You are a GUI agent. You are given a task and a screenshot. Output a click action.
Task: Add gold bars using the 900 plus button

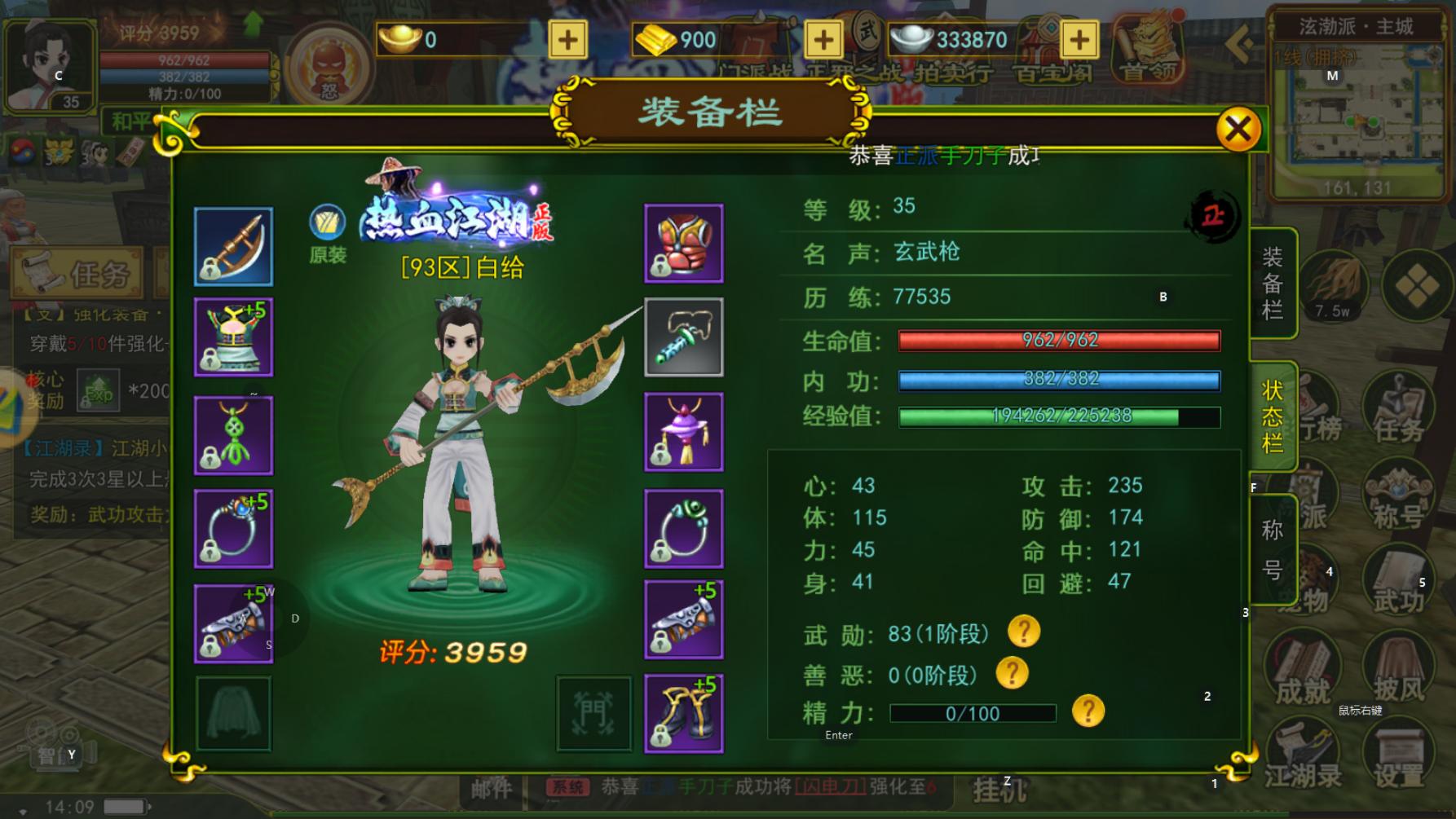(823, 39)
